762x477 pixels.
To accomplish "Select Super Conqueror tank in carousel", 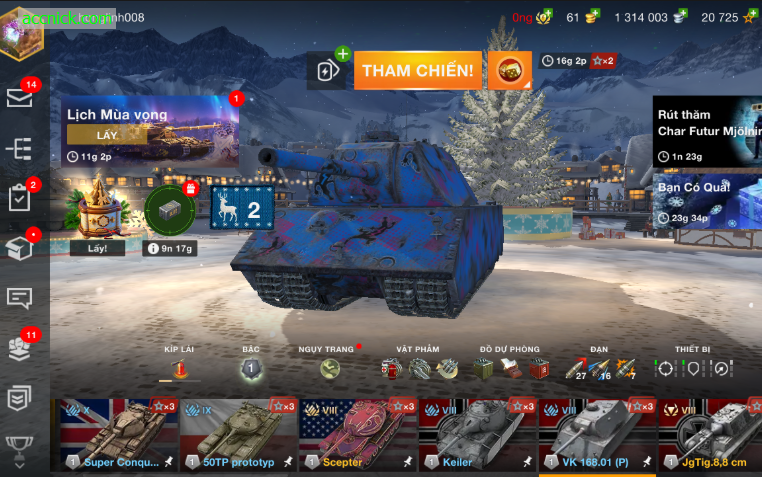I will 118,435.
